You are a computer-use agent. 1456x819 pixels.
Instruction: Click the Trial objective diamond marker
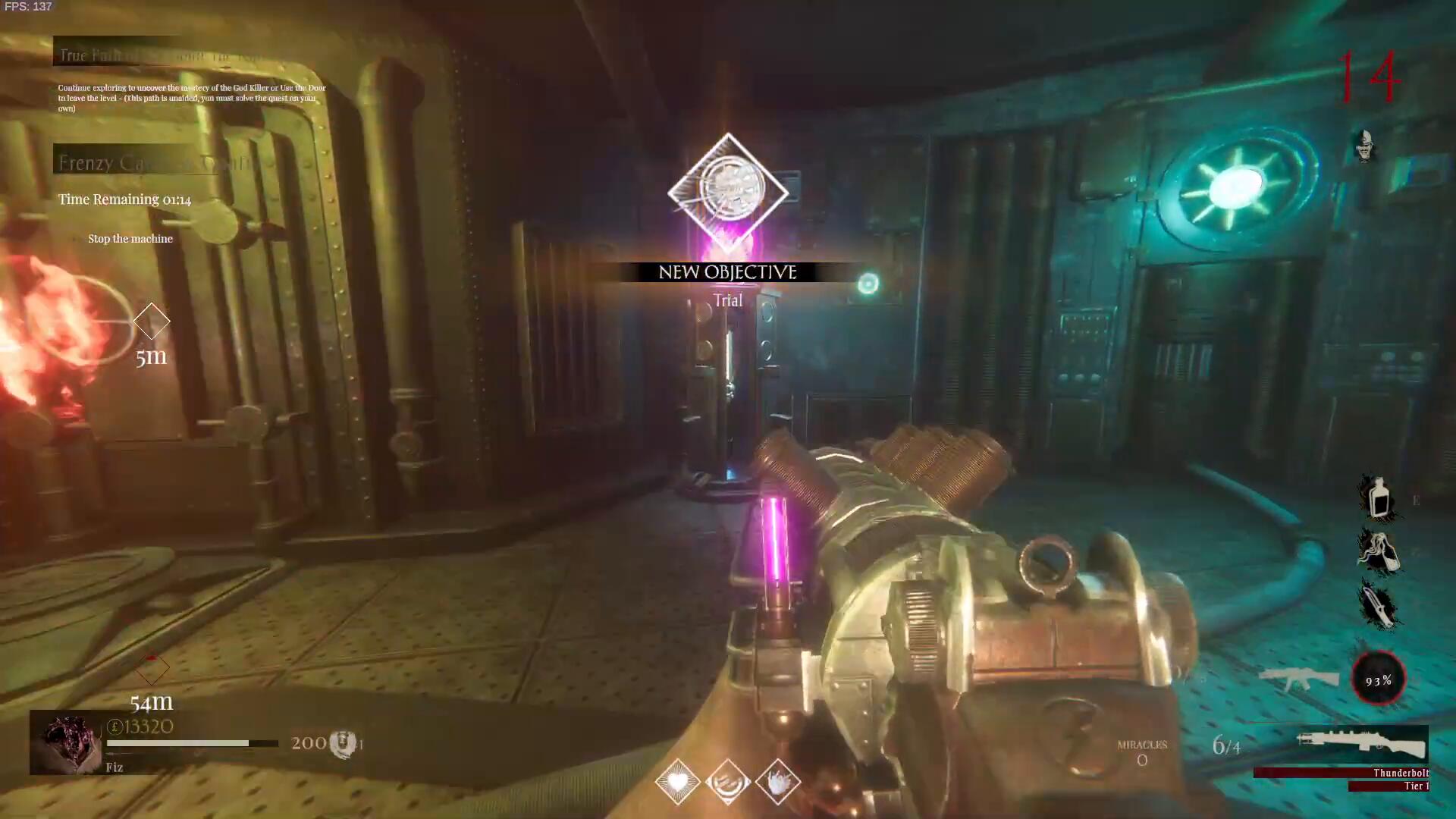[728, 193]
